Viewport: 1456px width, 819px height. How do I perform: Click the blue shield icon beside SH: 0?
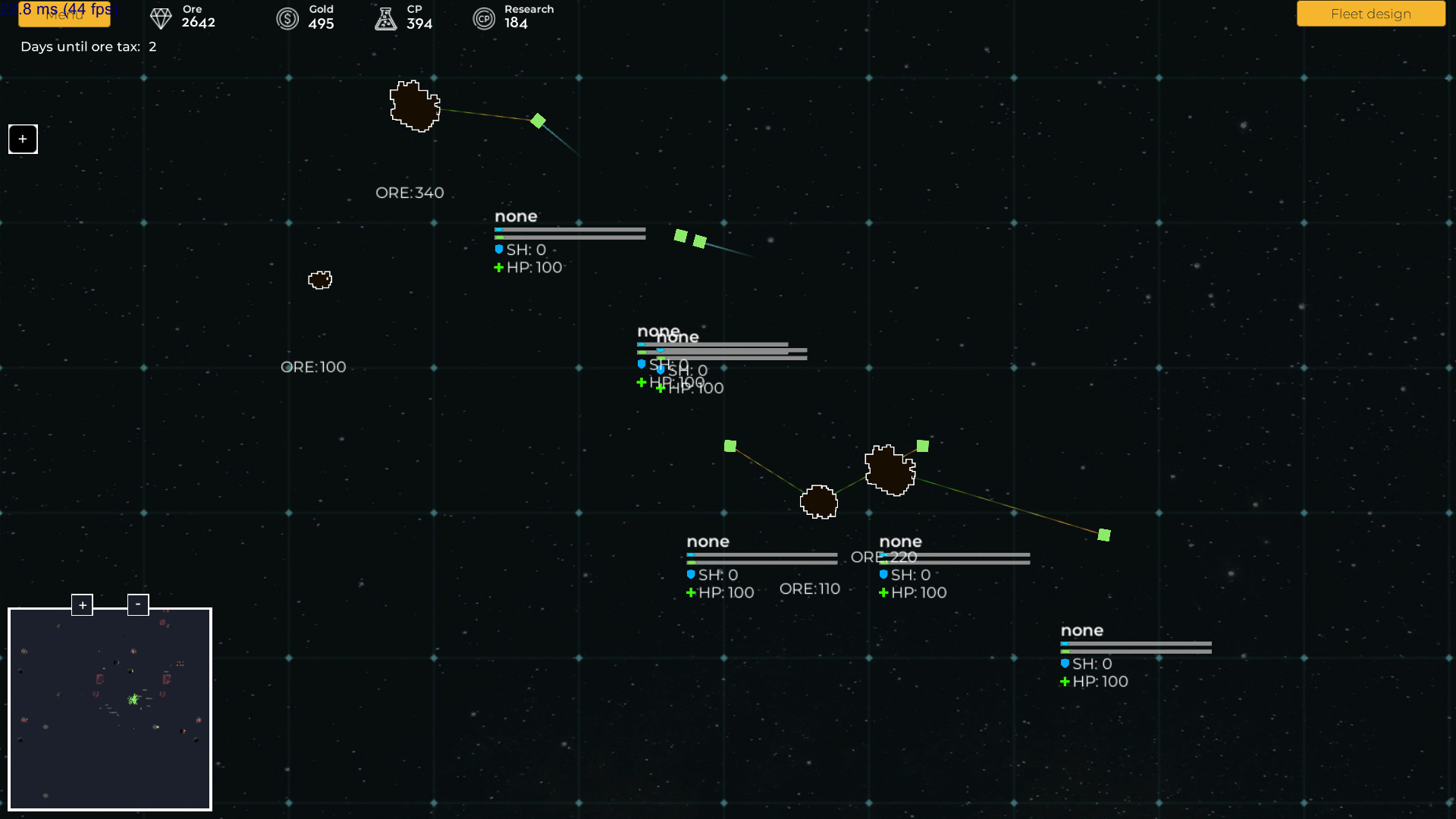(x=498, y=249)
